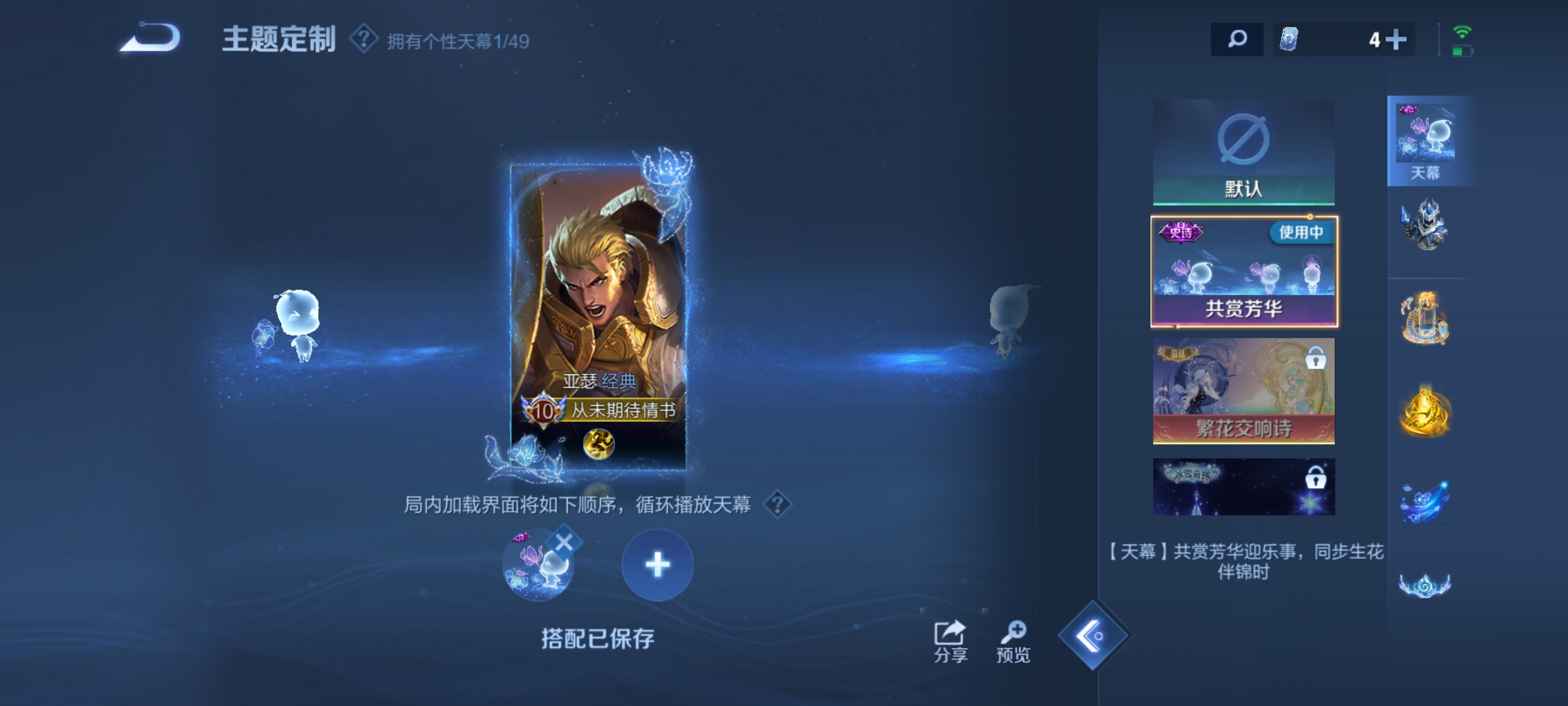Open the search icon in the top bar
This screenshot has height=706, width=1568.
[x=1238, y=39]
